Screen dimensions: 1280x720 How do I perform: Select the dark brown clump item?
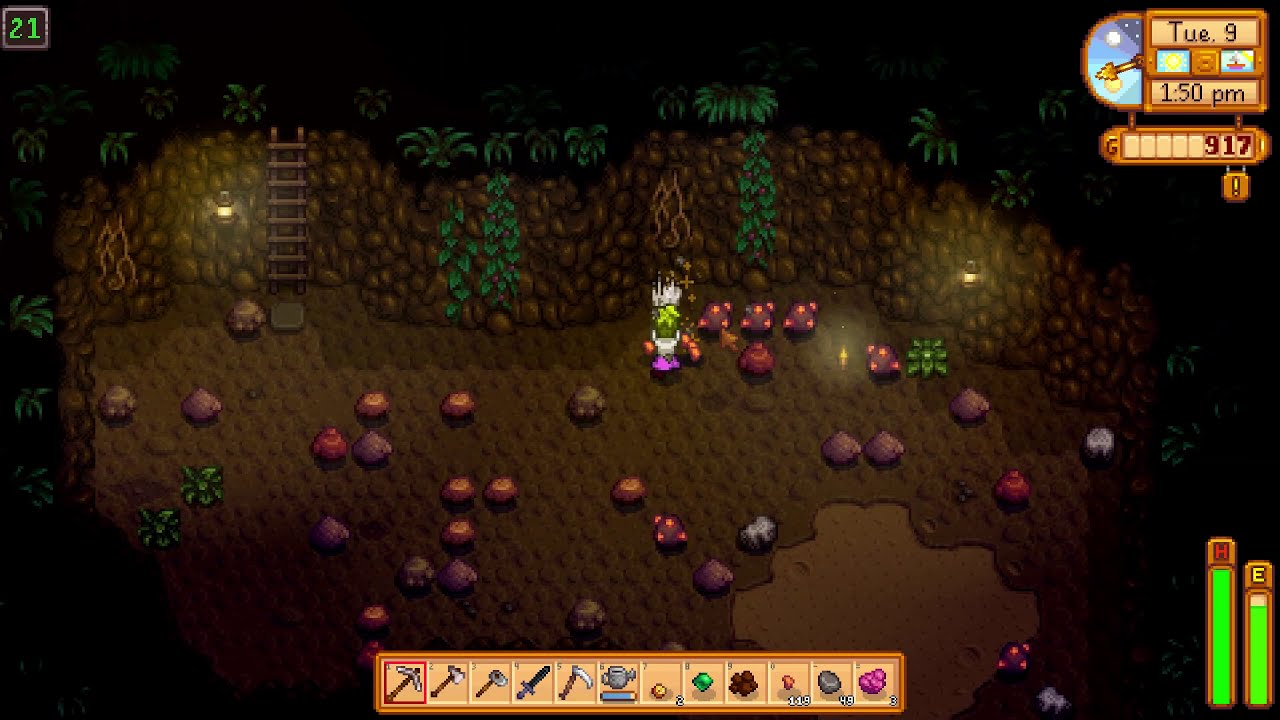(x=745, y=683)
